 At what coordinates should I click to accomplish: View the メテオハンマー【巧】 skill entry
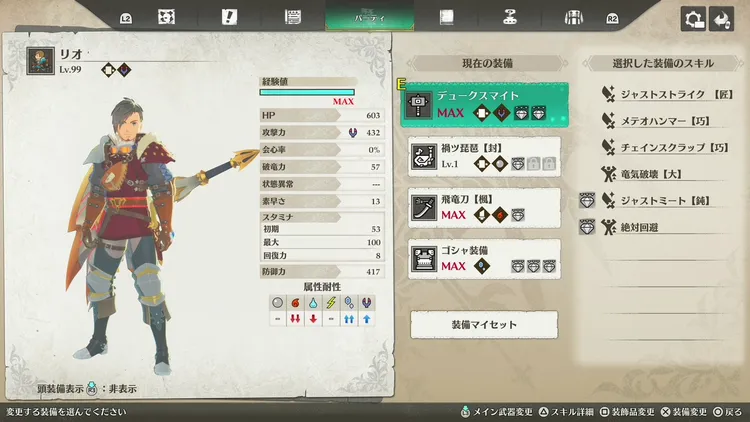pos(660,120)
